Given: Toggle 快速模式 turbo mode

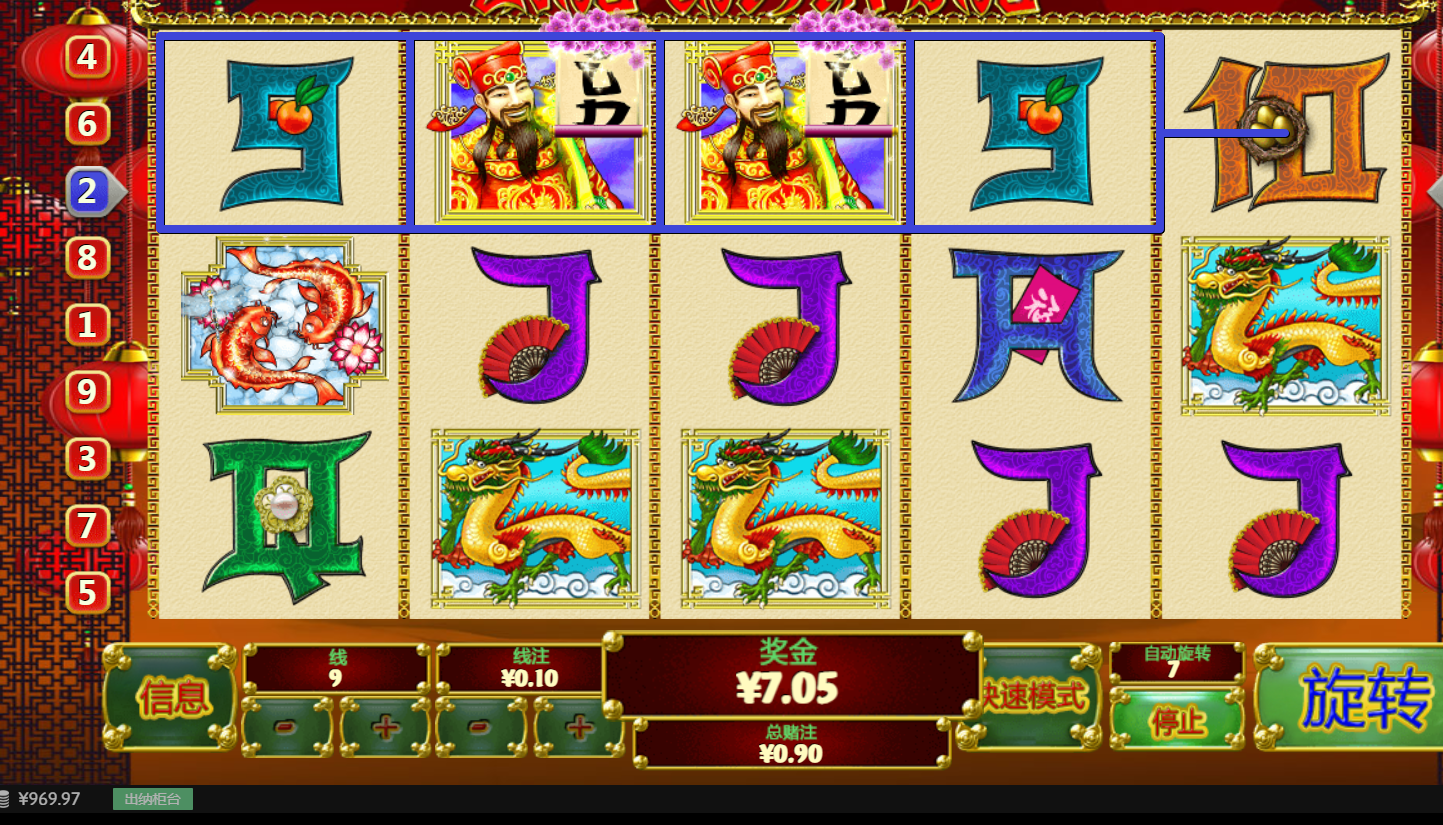Looking at the screenshot, I should 1032,697.
